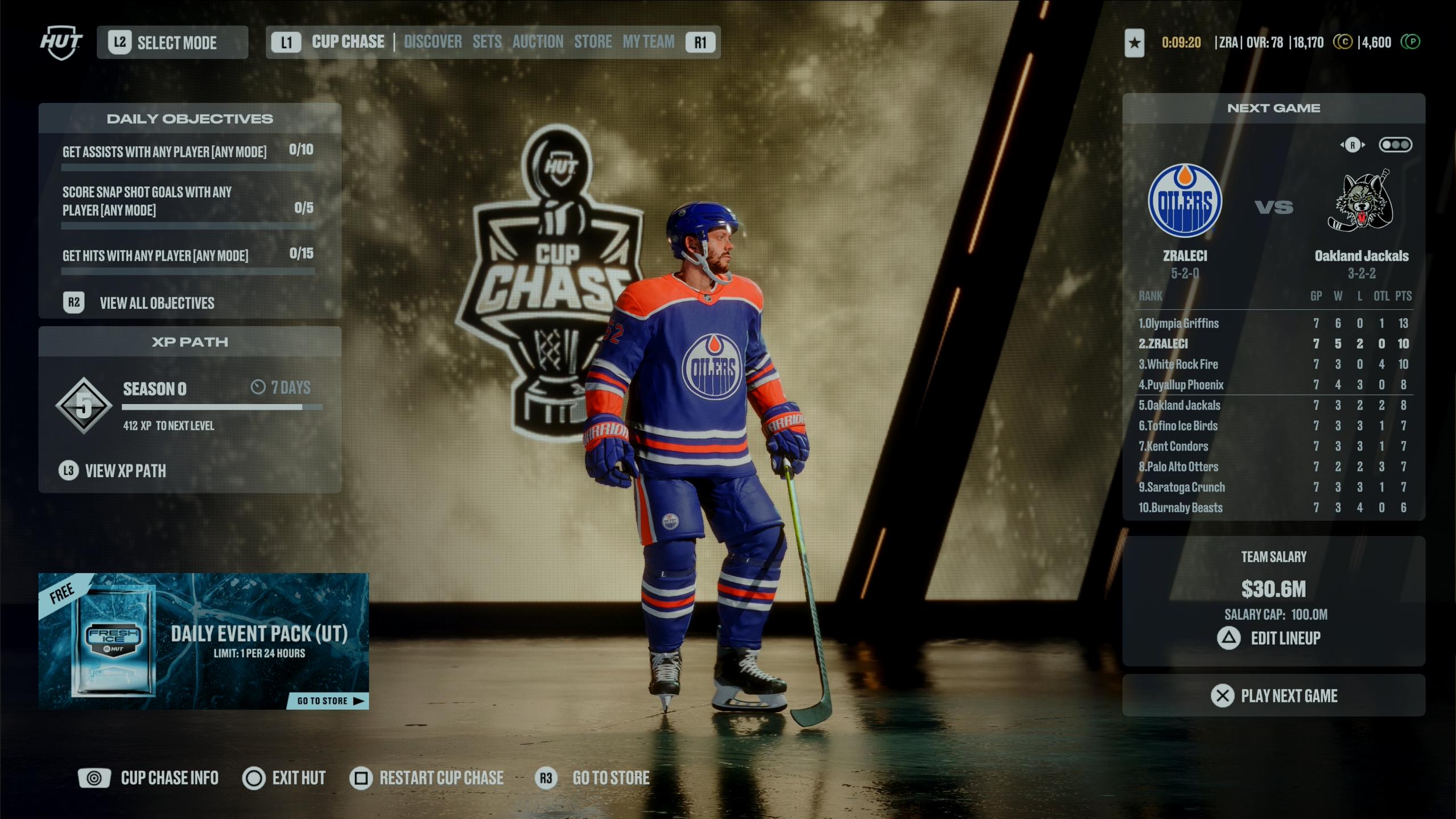Select the Olympia Griffins standings row

coord(1273,323)
